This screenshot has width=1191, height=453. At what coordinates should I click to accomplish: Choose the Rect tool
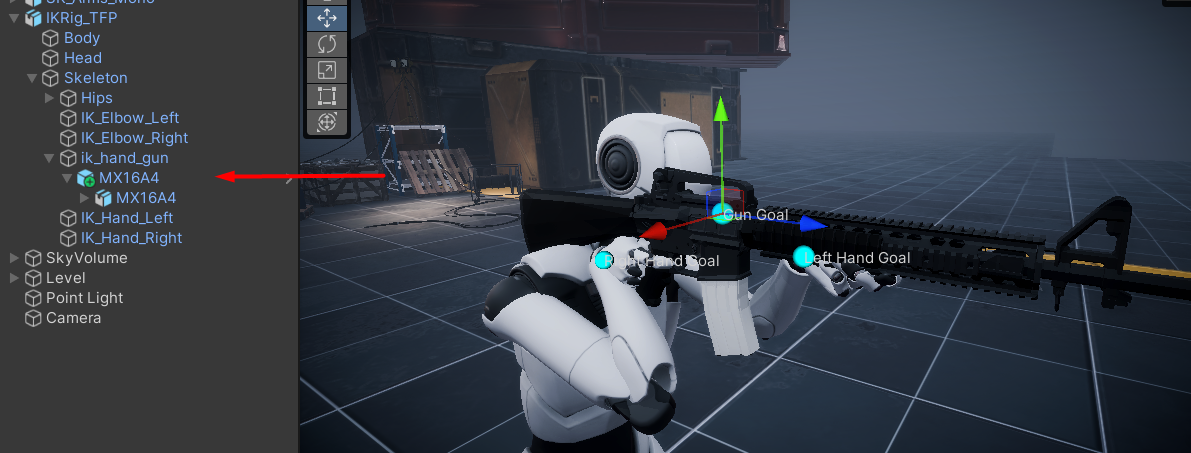[x=326, y=96]
